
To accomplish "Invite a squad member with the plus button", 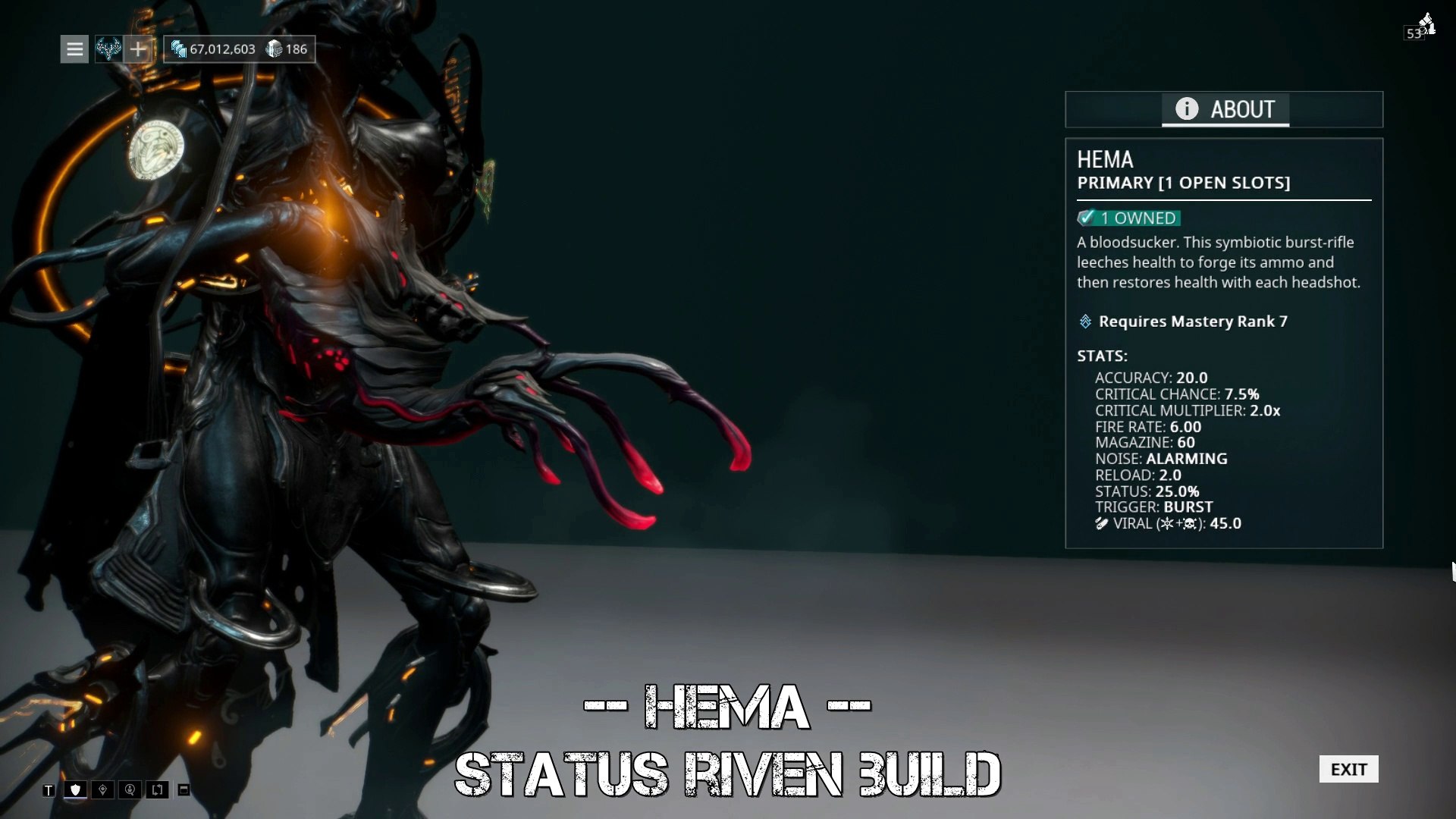I will pos(137,49).
